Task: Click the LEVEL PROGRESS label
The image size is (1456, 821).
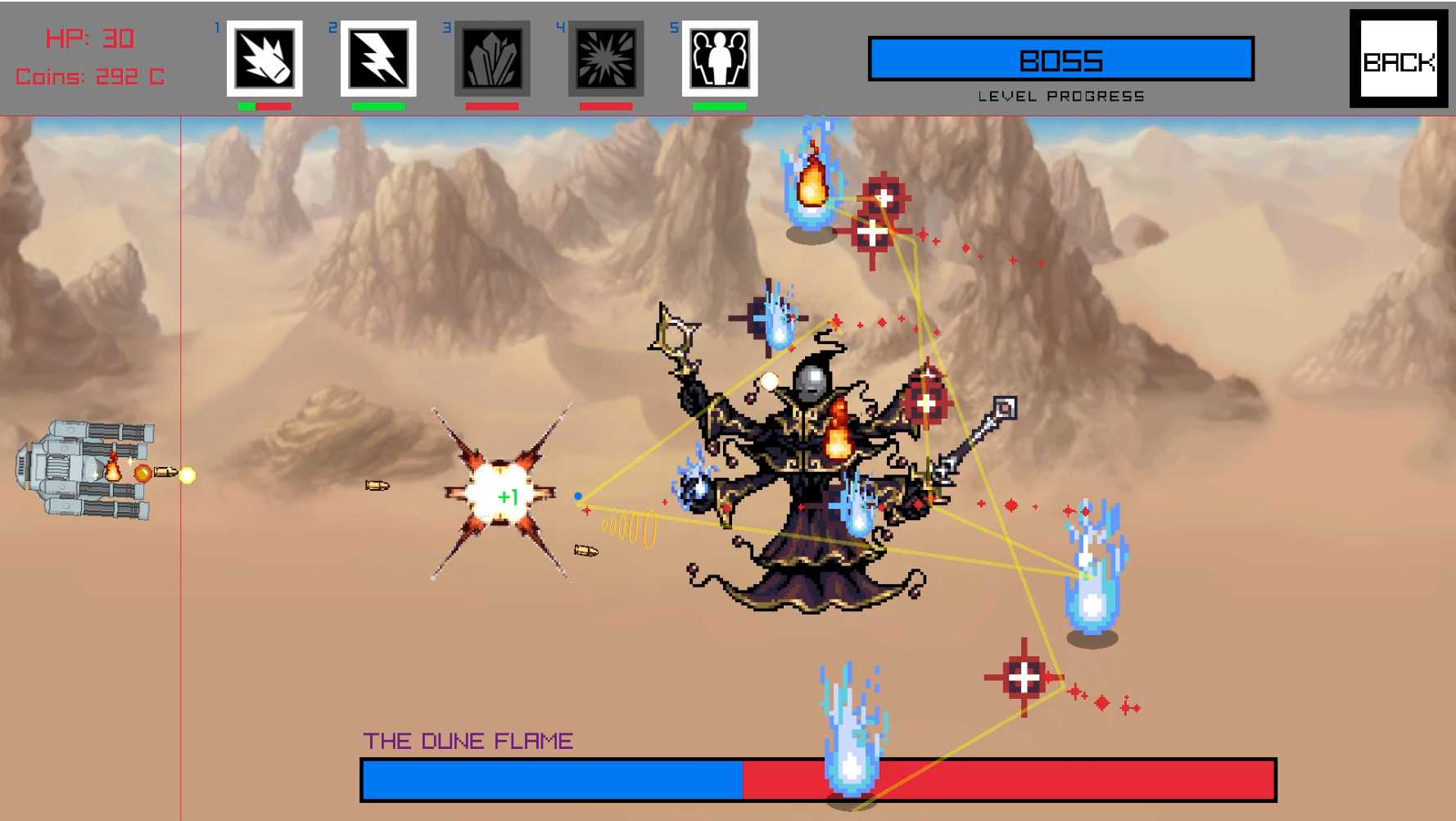Action: click(x=1061, y=95)
